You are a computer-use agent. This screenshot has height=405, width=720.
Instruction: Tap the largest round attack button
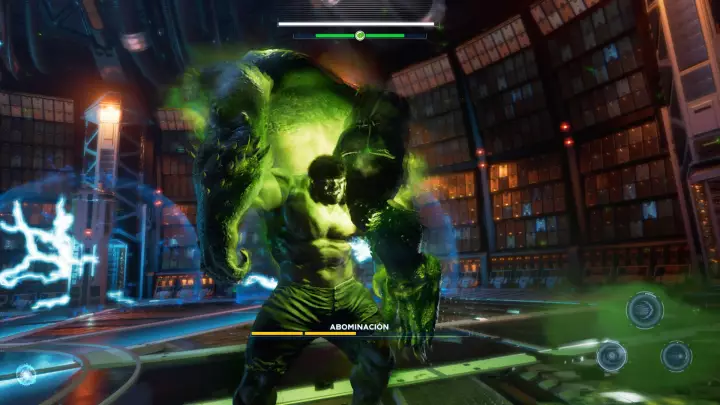[x=644, y=310]
